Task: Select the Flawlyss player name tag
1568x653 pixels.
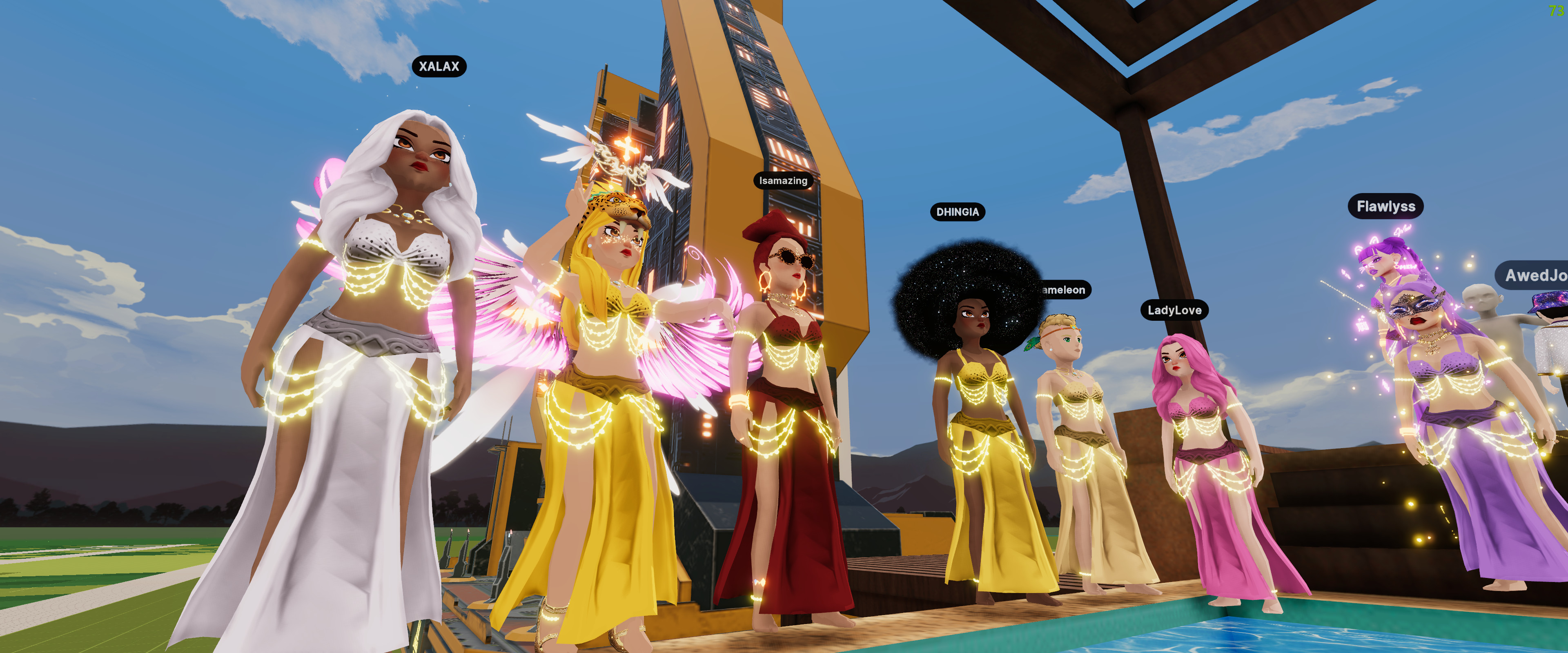Action: pos(1385,206)
